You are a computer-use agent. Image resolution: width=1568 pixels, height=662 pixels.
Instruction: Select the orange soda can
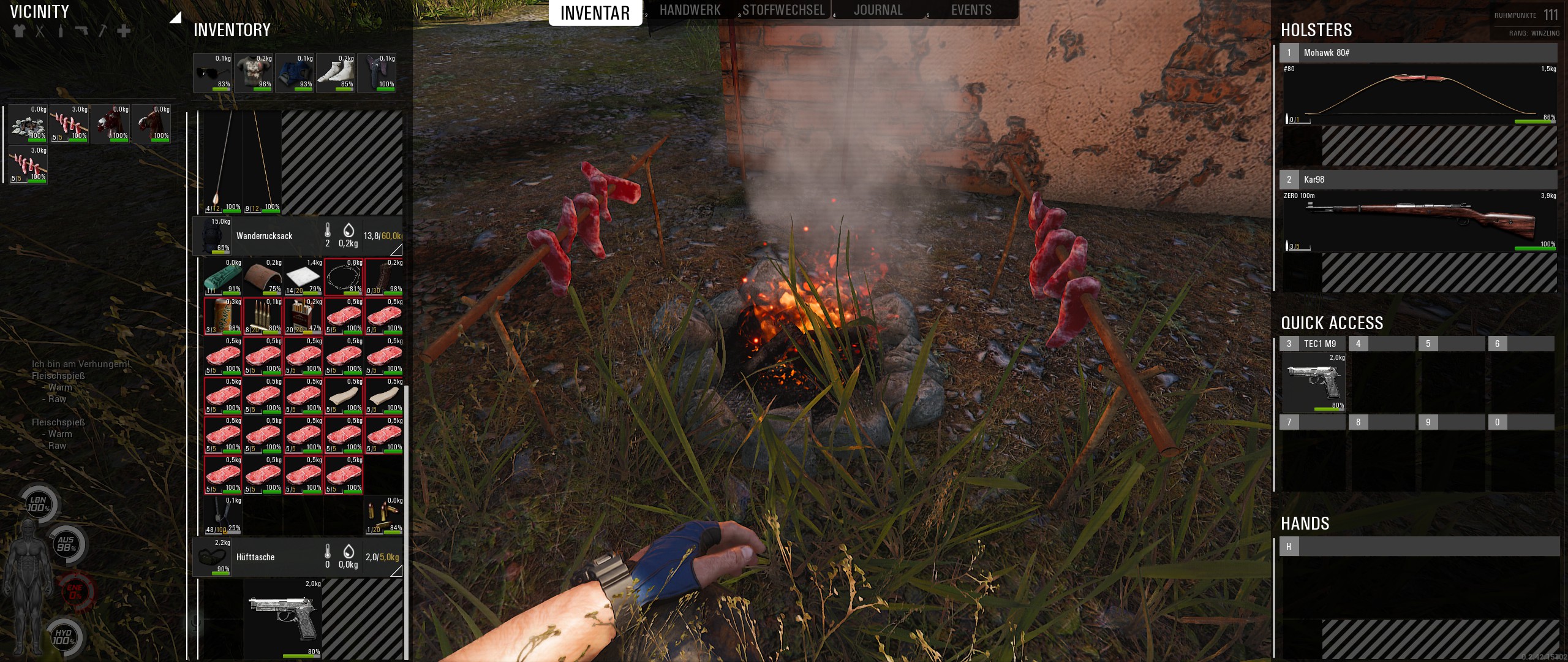[x=222, y=316]
